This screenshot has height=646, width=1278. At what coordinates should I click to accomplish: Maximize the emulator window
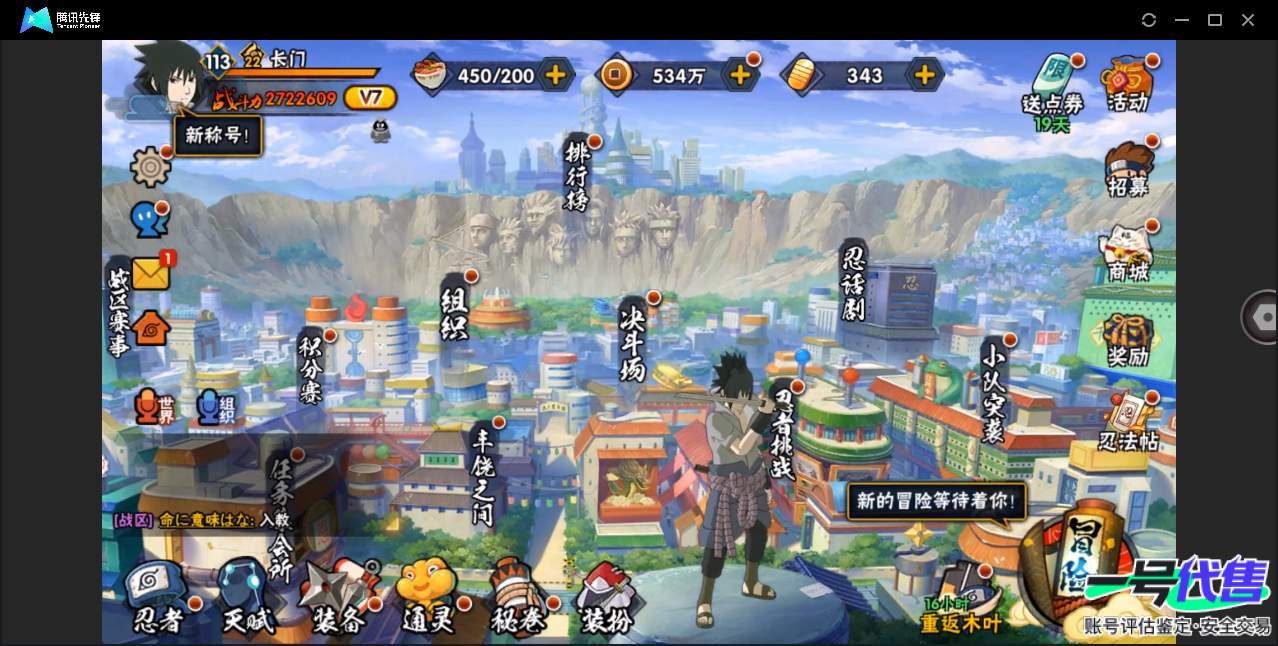pos(1215,20)
